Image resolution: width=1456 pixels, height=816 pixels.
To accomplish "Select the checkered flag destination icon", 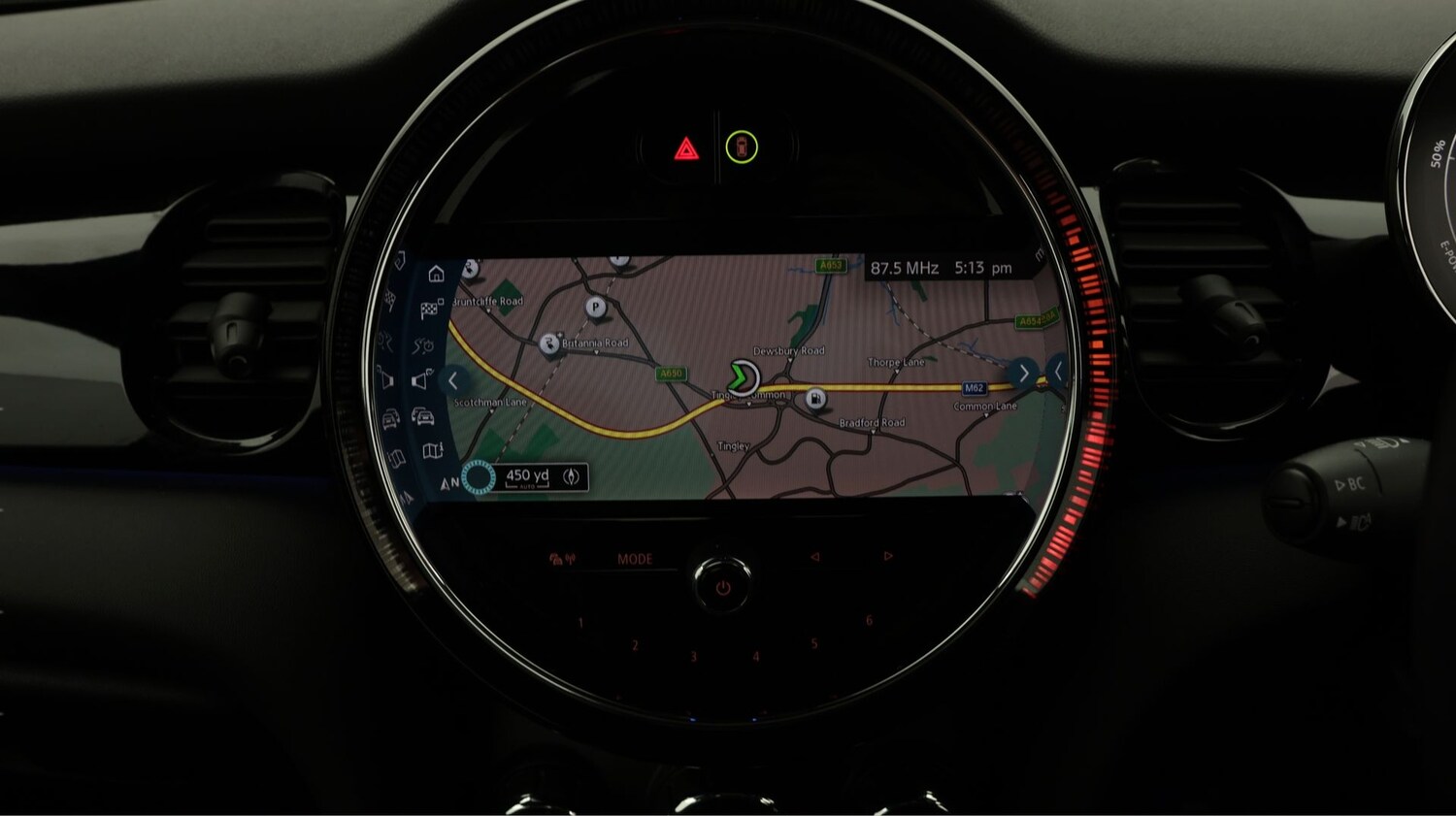I will pos(431,310).
